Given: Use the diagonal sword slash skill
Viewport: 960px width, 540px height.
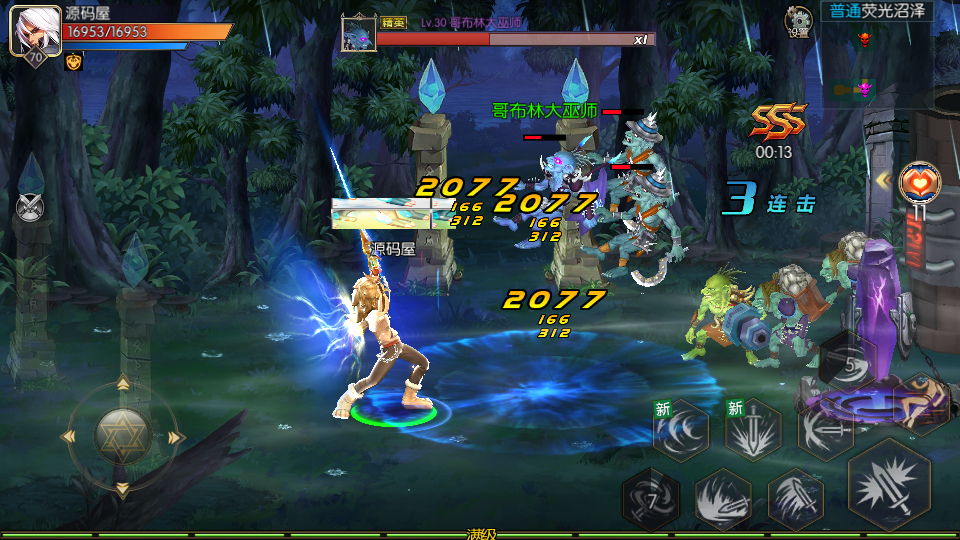Looking at the screenshot, I should pos(795,497).
